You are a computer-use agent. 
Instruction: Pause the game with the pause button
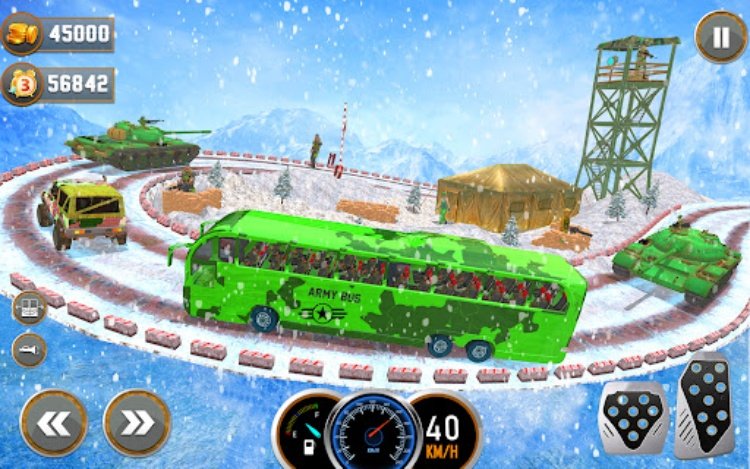(720, 37)
